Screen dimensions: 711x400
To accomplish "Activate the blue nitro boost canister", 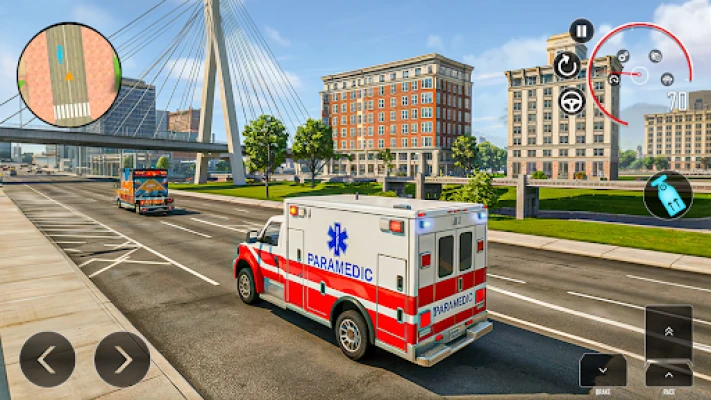I will pos(667,194).
